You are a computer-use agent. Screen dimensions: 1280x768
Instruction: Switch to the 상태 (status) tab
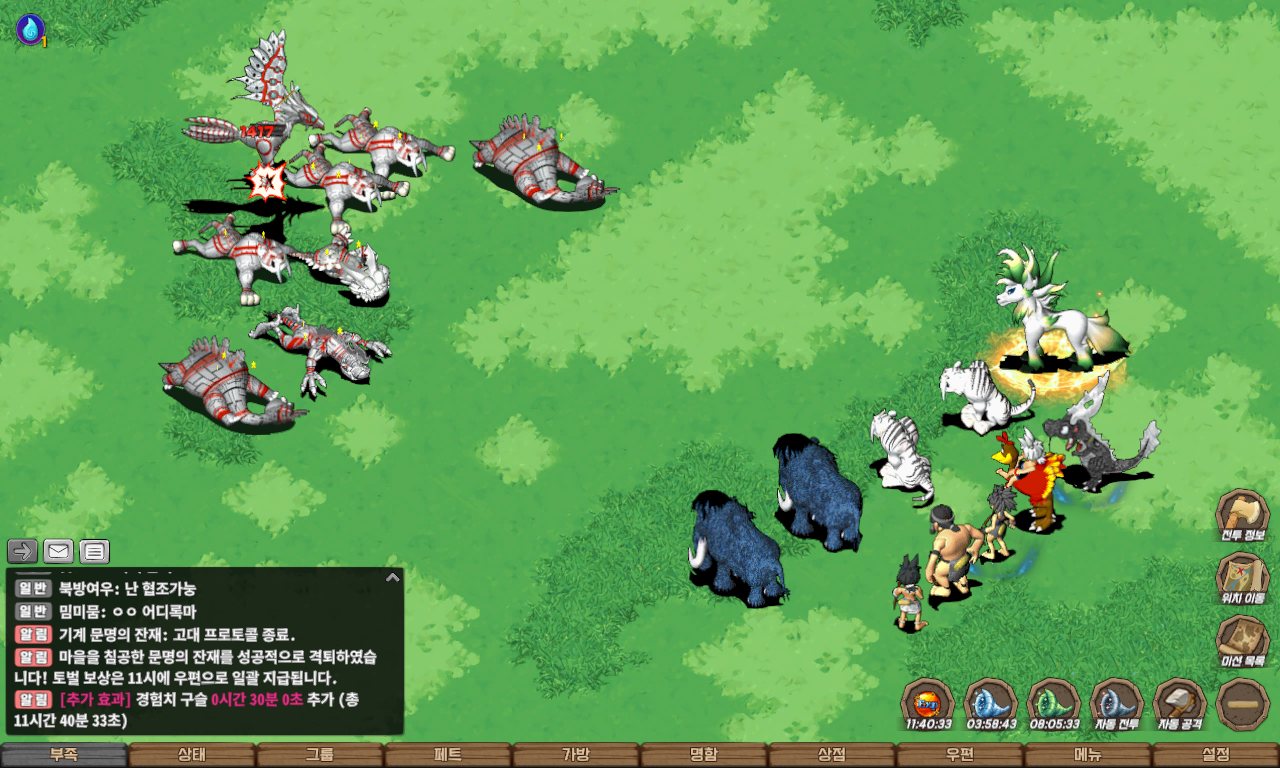point(192,755)
